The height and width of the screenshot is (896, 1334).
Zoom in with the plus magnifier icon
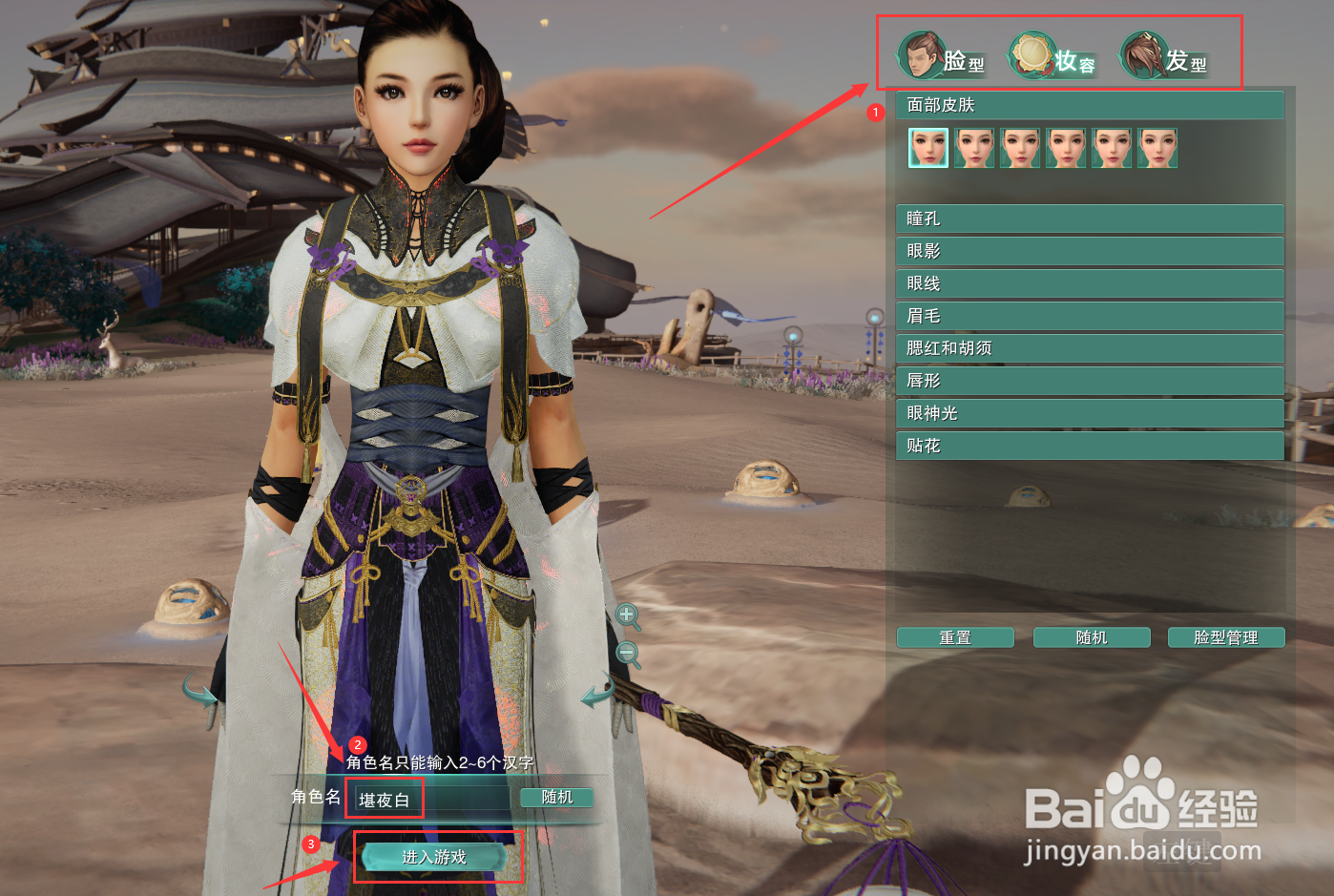pyautogui.click(x=627, y=615)
